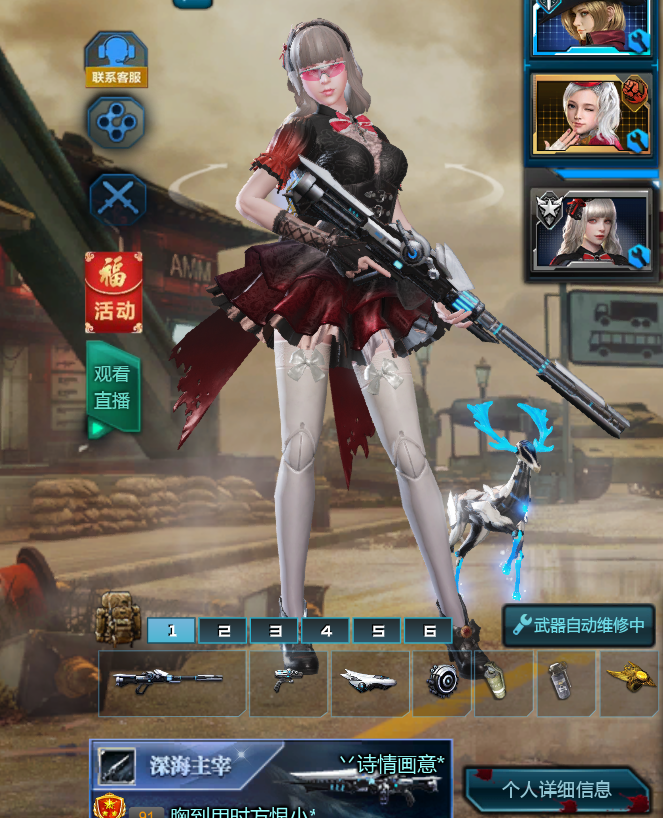This screenshot has width=663, height=818.
Task: Open the backpack icon
Action: [x=118, y=618]
